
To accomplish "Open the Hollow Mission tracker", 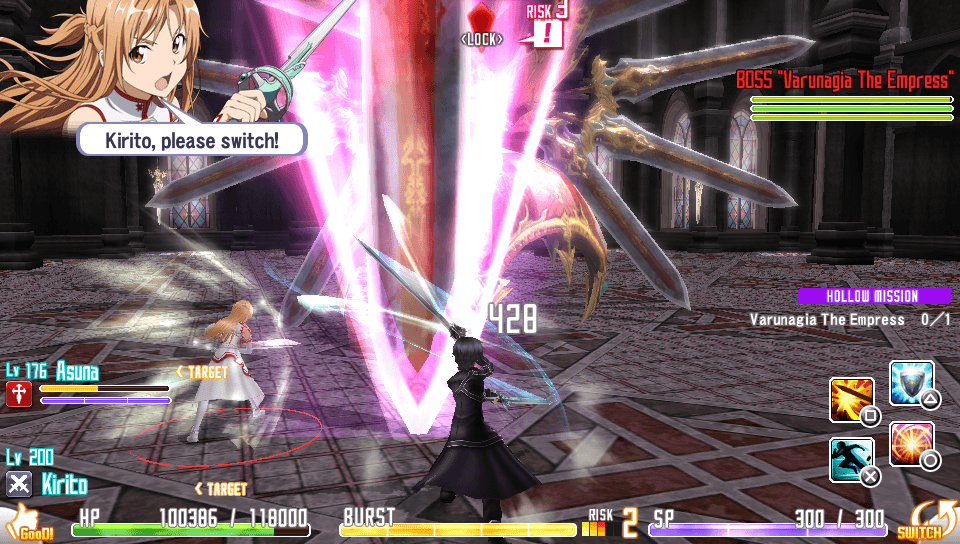I will coord(872,296).
